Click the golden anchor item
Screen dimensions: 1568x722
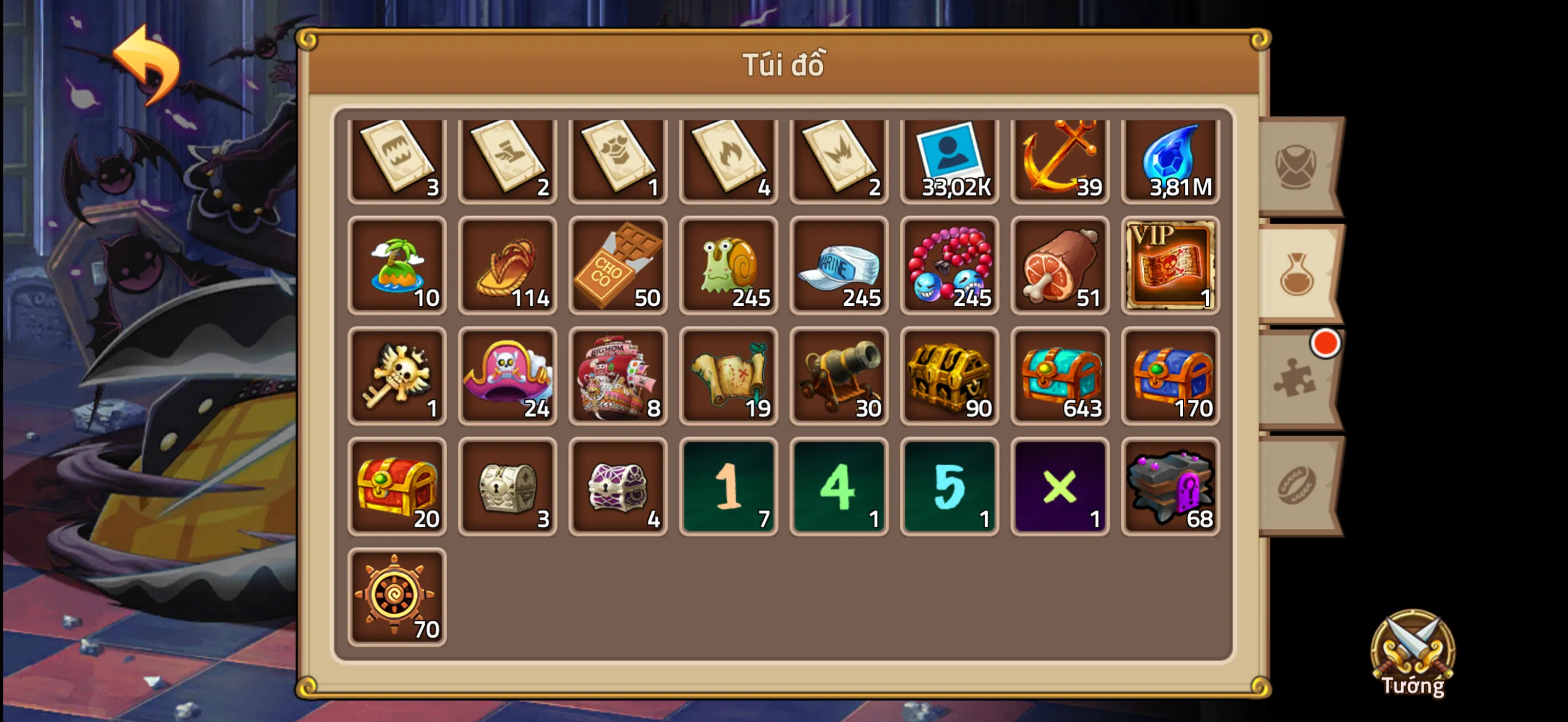(1060, 157)
